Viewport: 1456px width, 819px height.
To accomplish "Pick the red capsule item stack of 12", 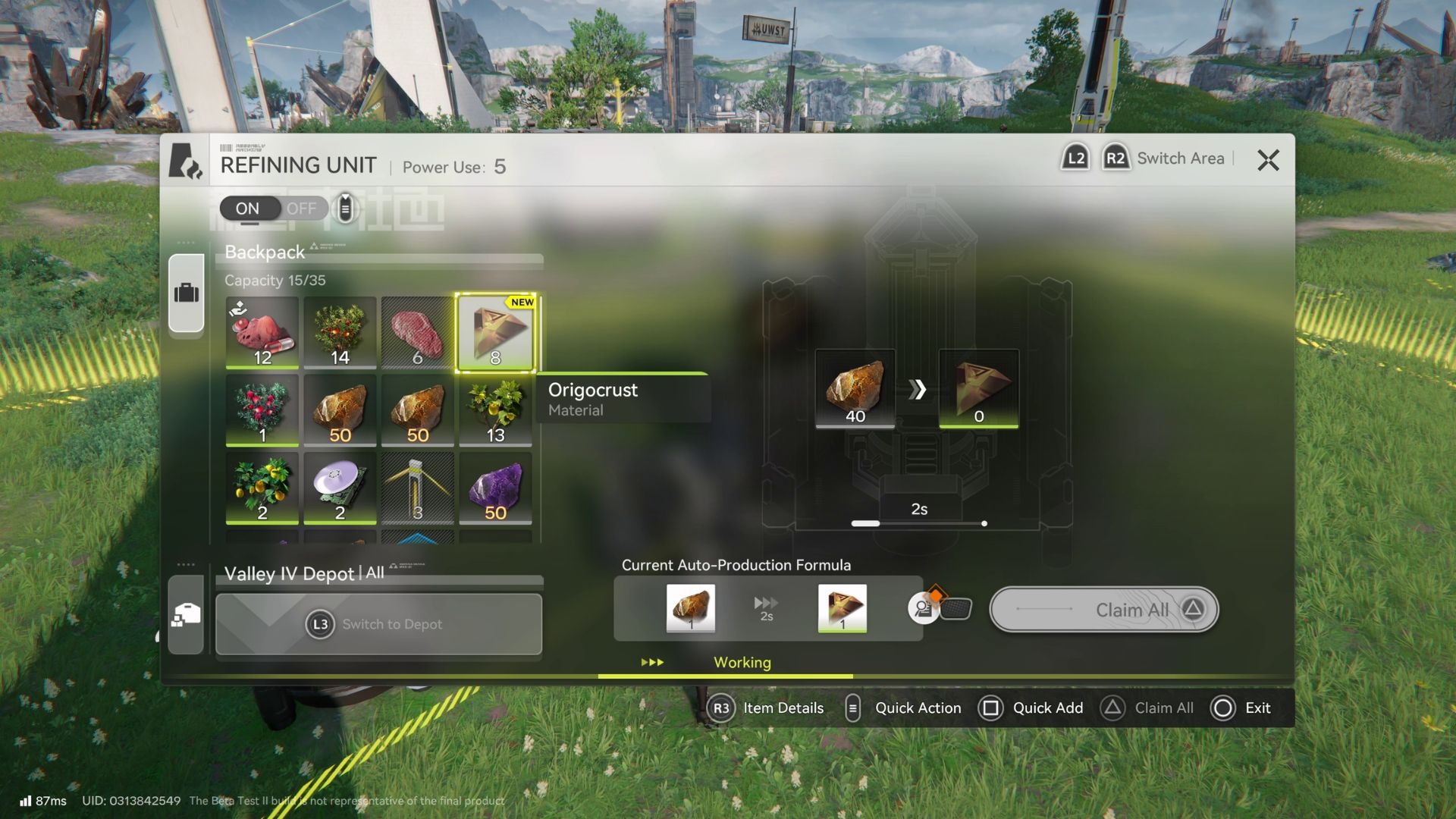I will click(262, 333).
